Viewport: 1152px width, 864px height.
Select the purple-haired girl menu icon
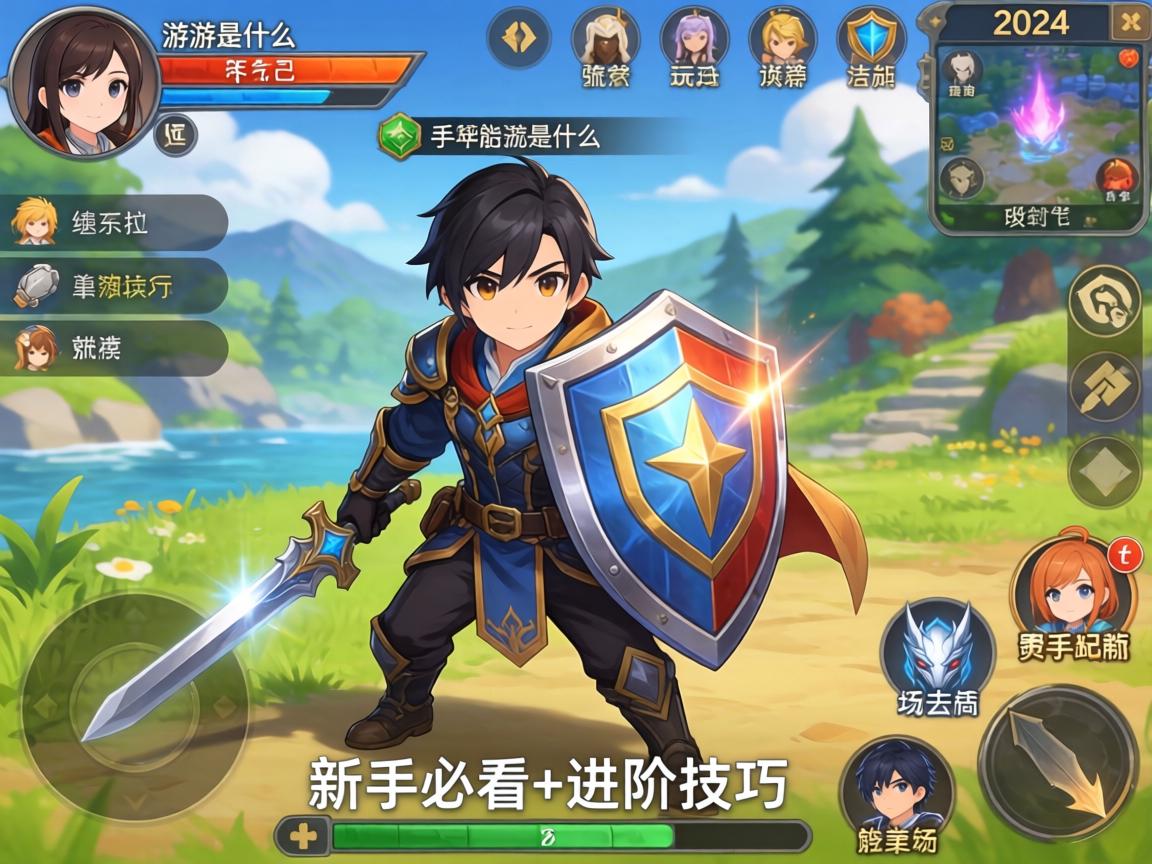(x=694, y=40)
